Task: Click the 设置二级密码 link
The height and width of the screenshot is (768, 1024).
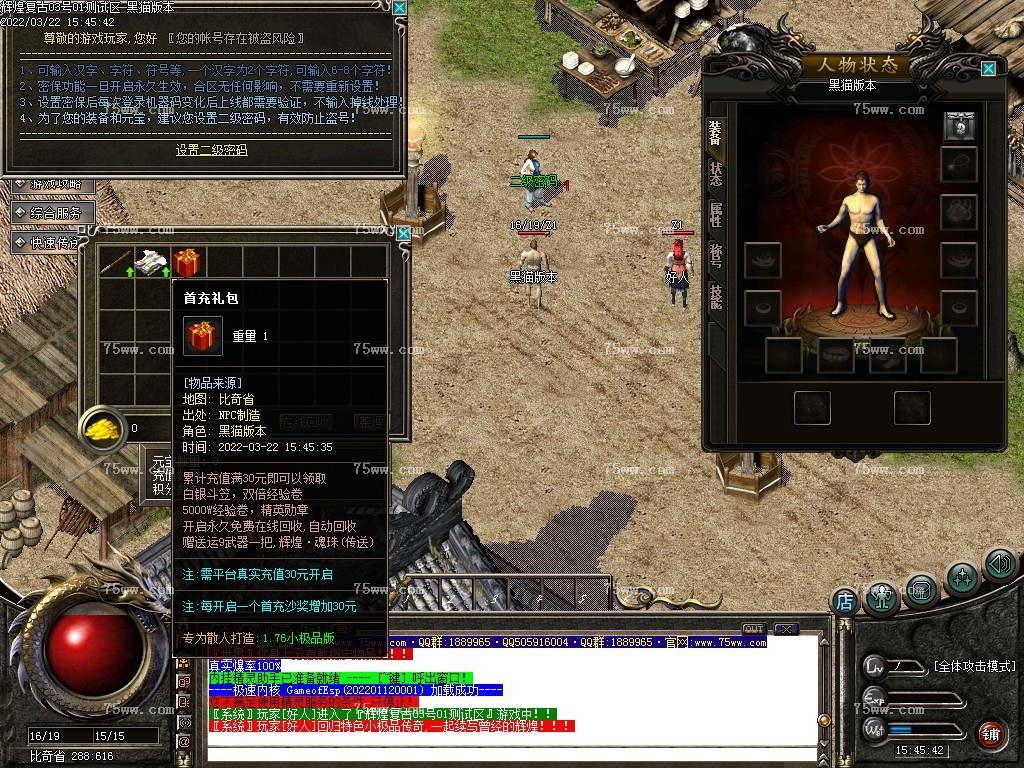Action: tap(211, 150)
